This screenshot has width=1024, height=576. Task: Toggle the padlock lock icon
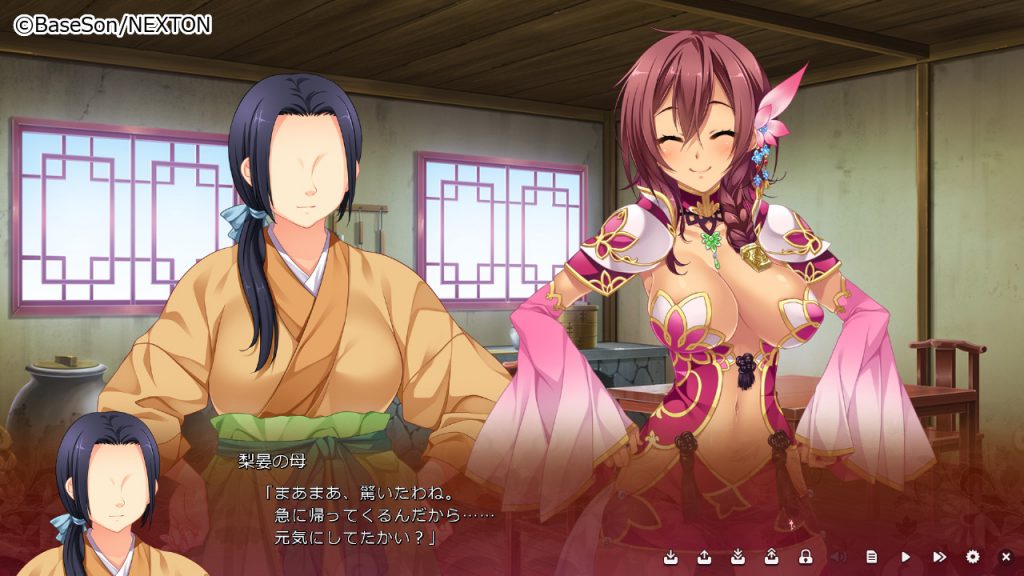(805, 556)
